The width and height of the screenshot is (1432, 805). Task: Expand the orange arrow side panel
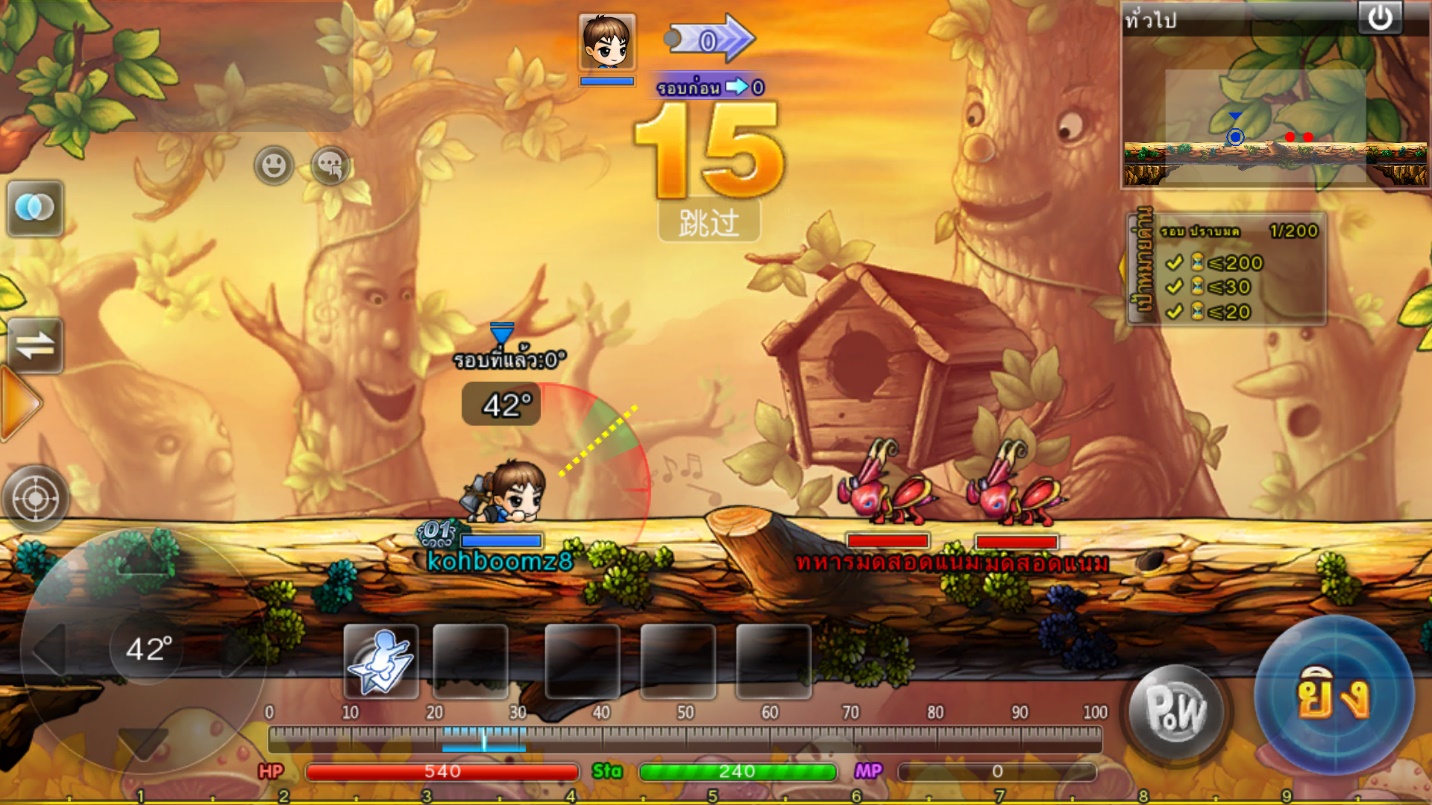tap(18, 404)
